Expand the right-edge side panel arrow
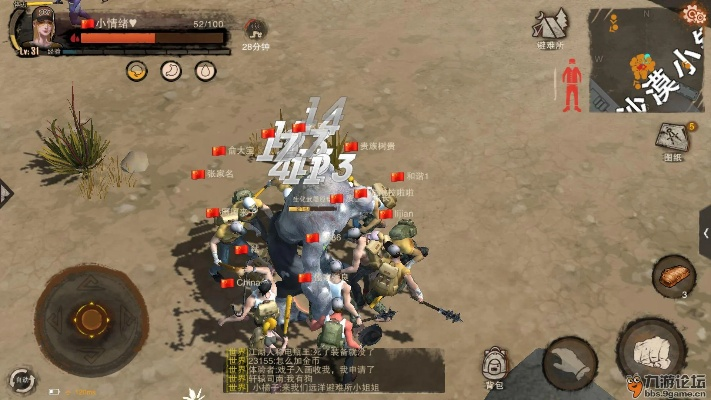Viewport: 711px width, 400px height. tap(704, 233)
